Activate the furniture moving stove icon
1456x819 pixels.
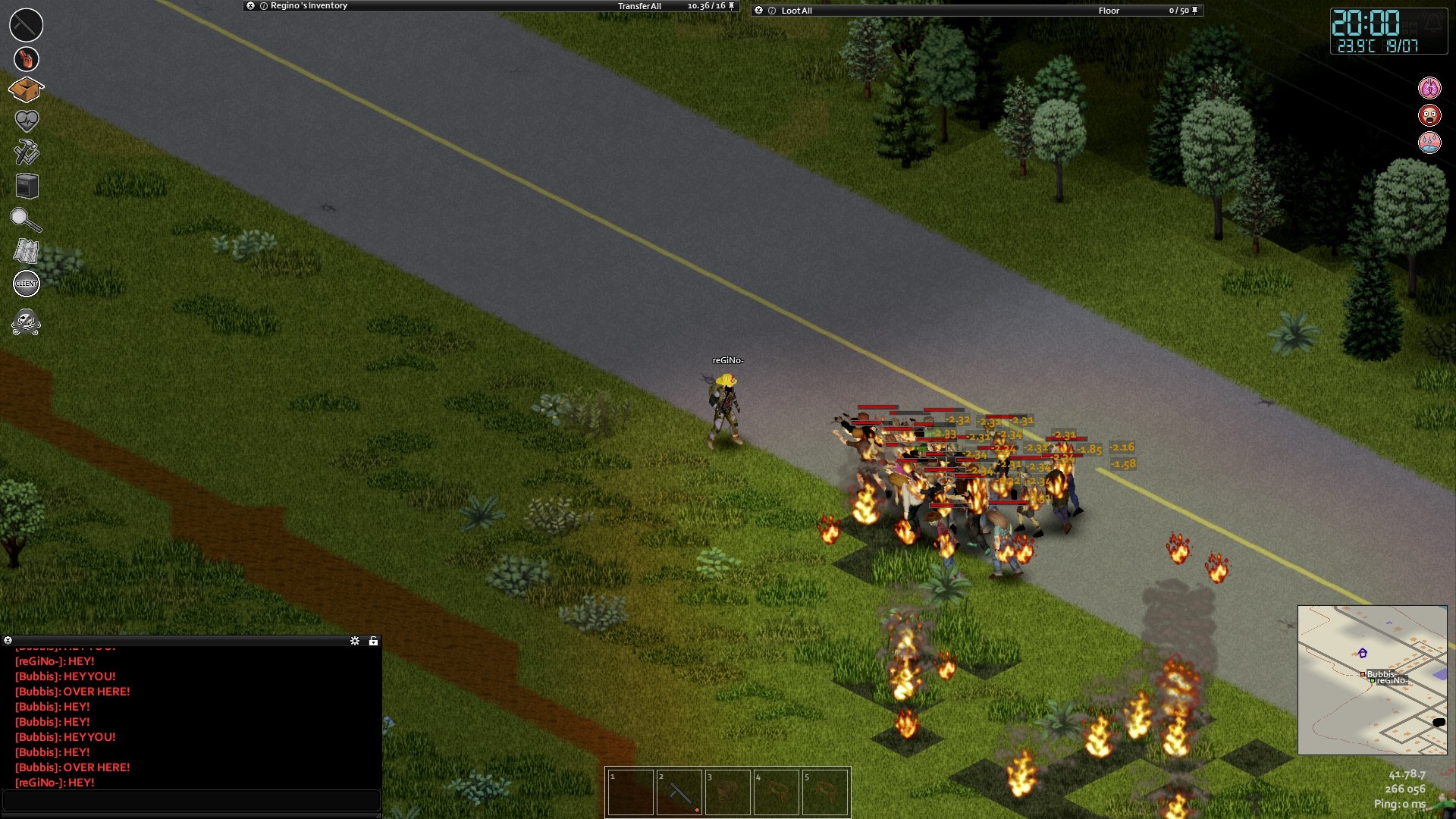tap(27, 186)
